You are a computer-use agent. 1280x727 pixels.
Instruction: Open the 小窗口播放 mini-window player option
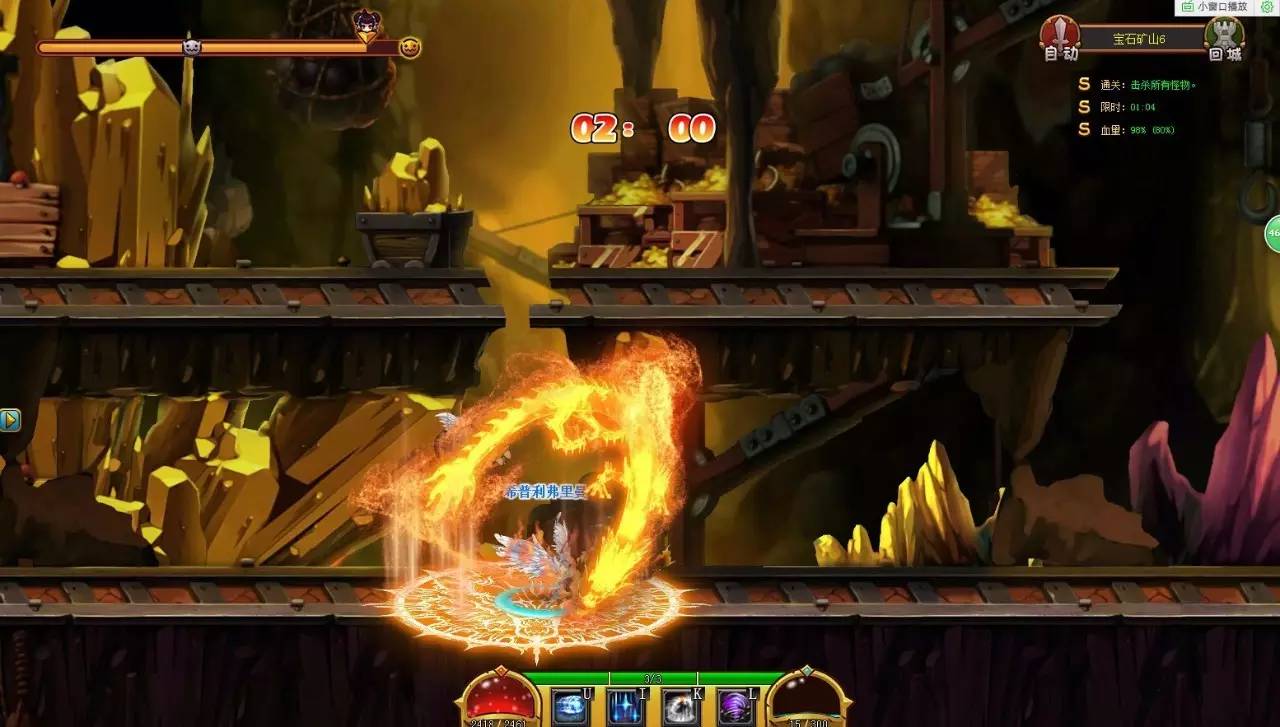pyautogui.click(x=1216, y=6)
